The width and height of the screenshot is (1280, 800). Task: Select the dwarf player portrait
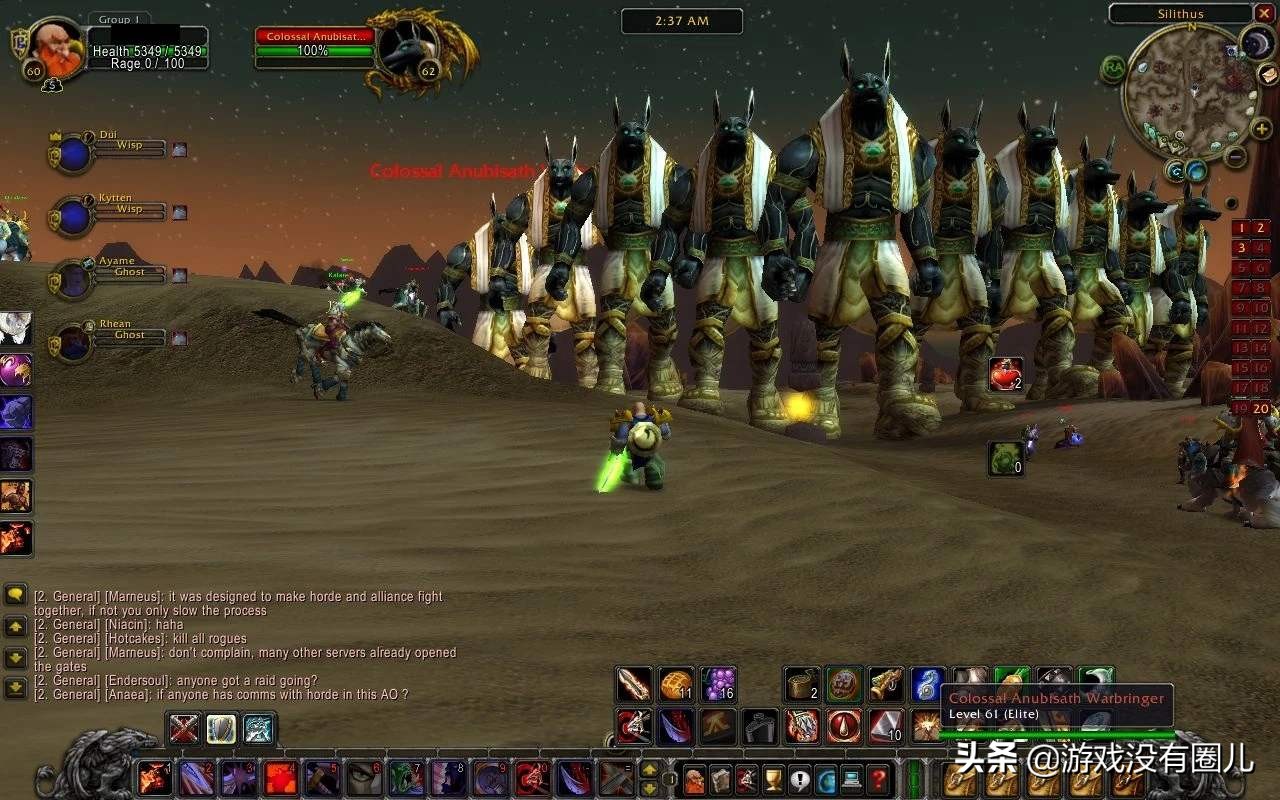tap(50, 46)
